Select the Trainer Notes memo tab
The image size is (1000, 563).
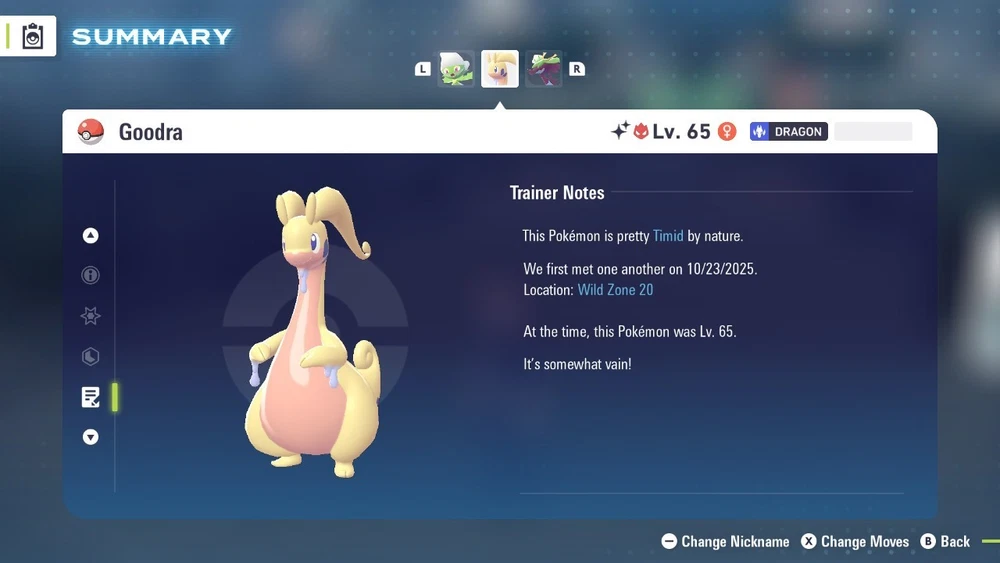pyautogui.click(x=91, y=397)
